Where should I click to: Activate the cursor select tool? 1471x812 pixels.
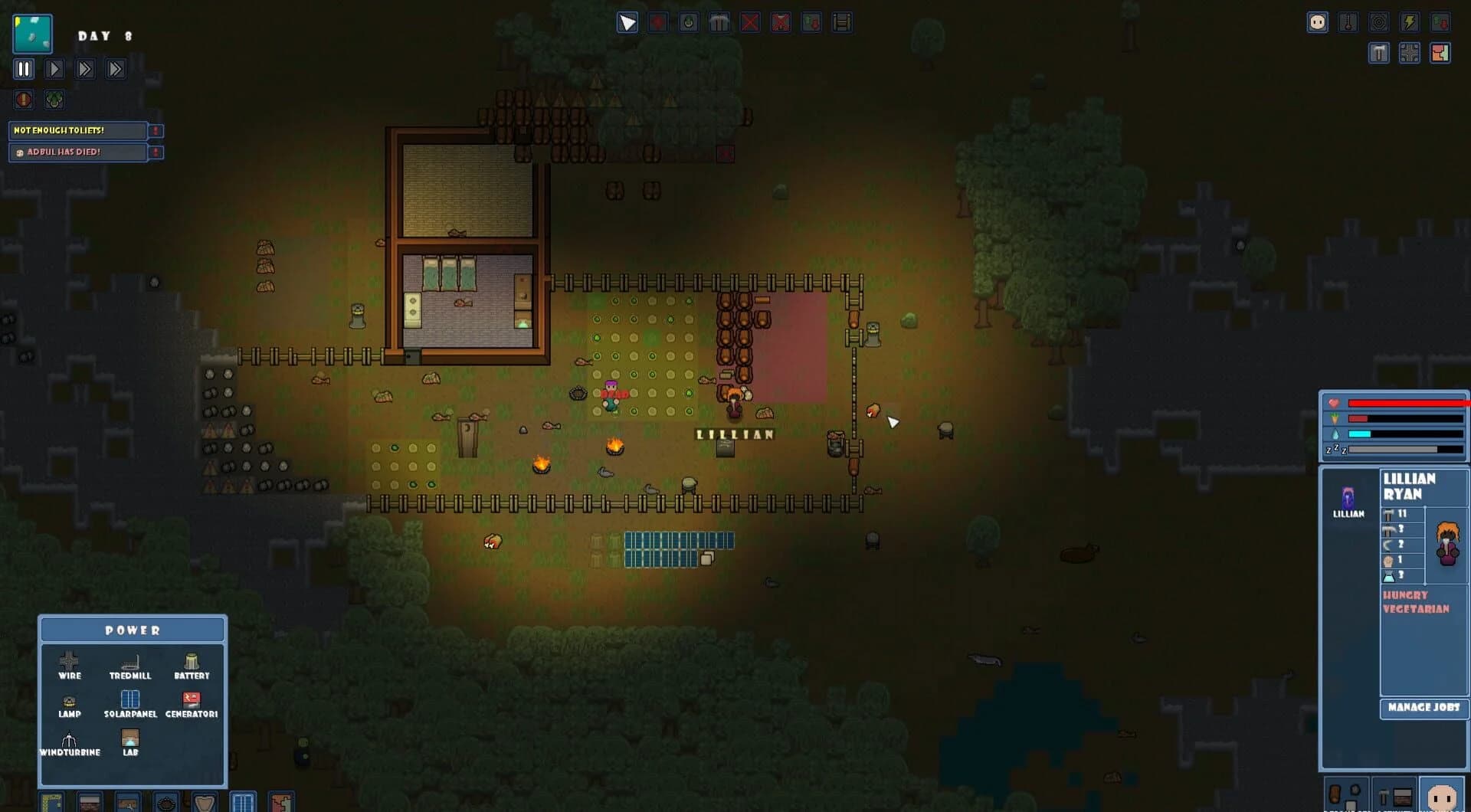[627, 22]
